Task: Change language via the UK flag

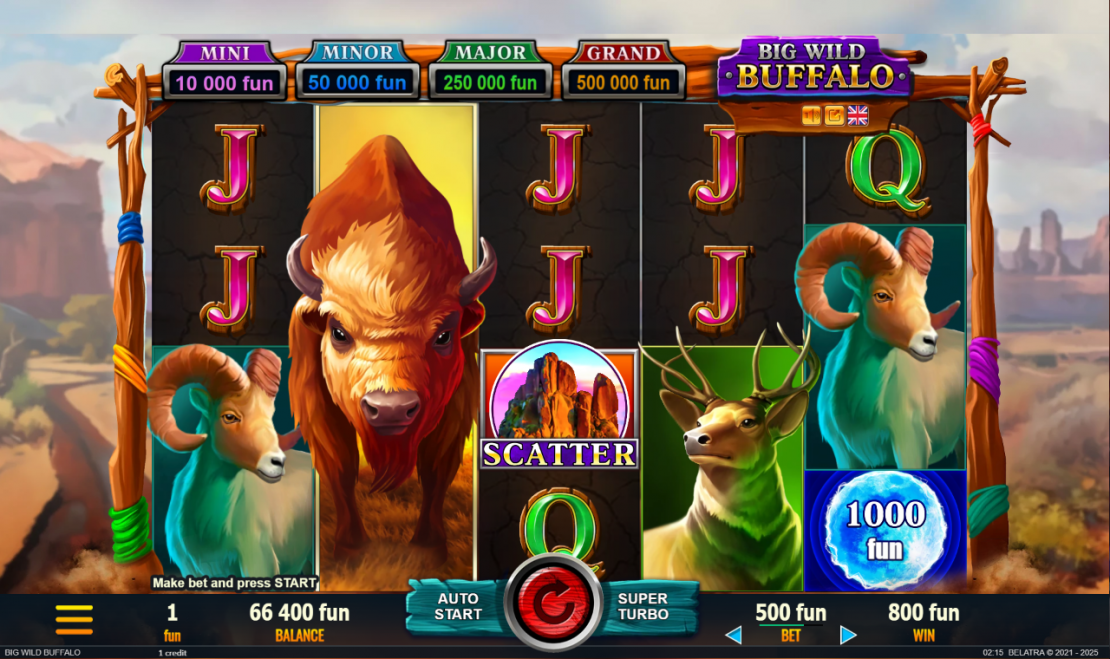Action: coord(858,116)
